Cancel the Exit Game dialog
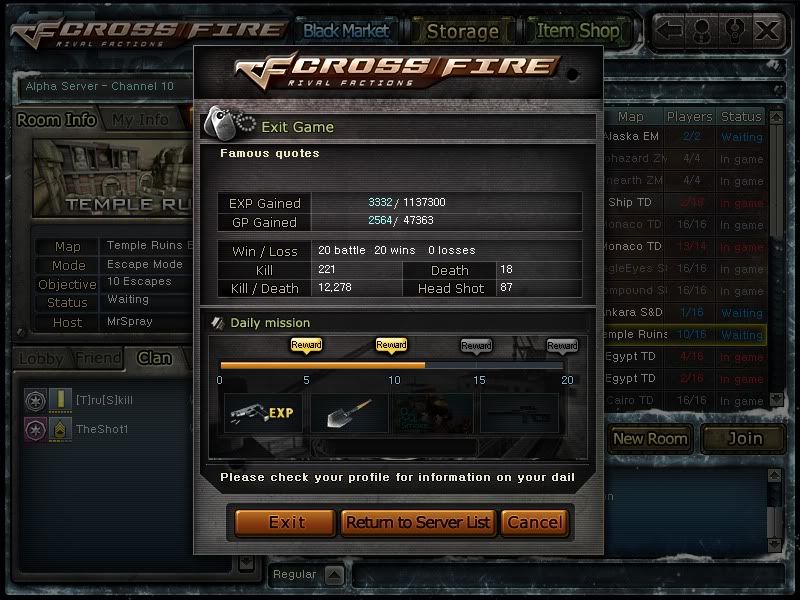This screenshot has height=600, width=800. click(x=535, y=522)
